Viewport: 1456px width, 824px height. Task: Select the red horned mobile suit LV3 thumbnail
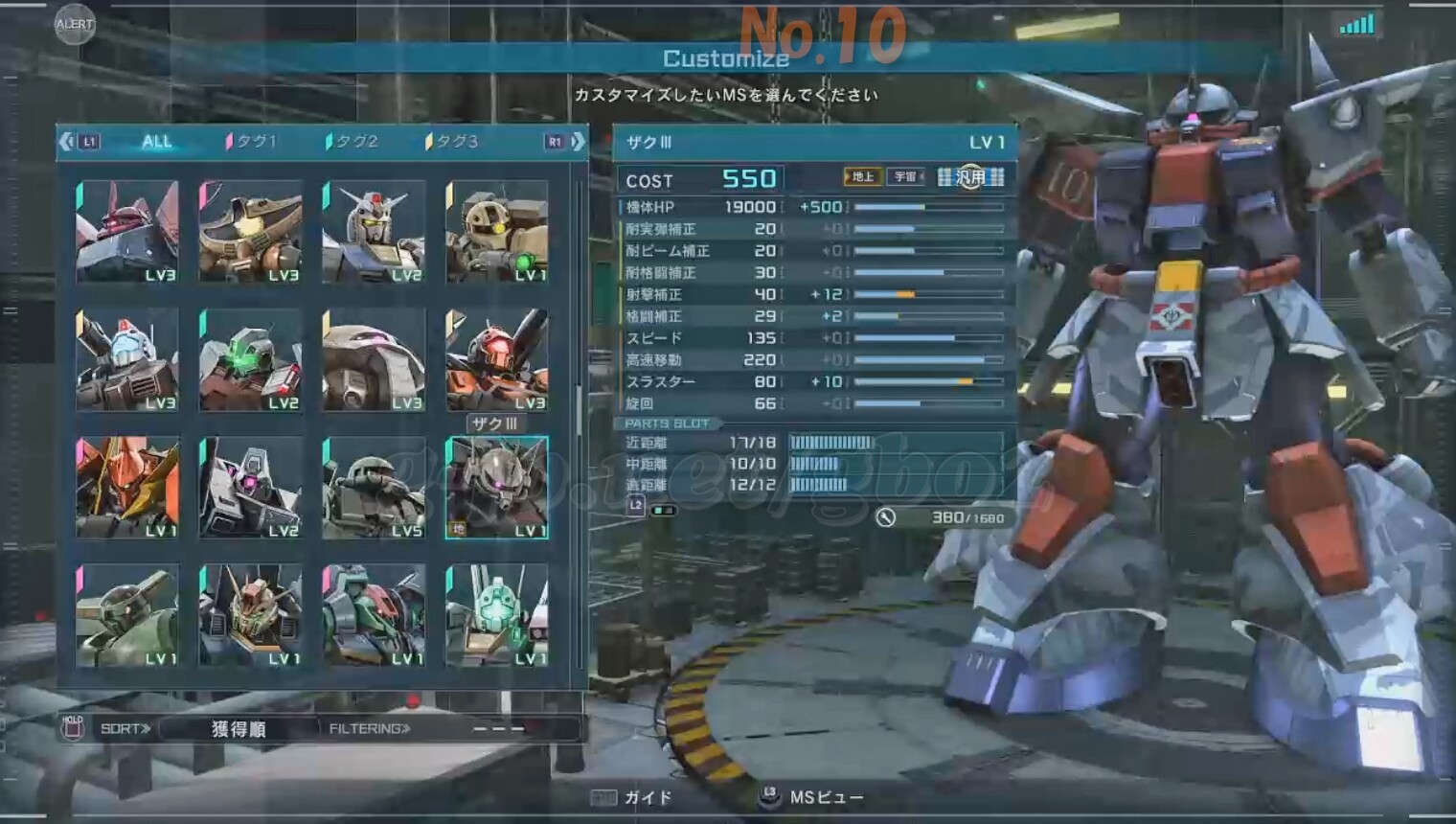(127, 232)
